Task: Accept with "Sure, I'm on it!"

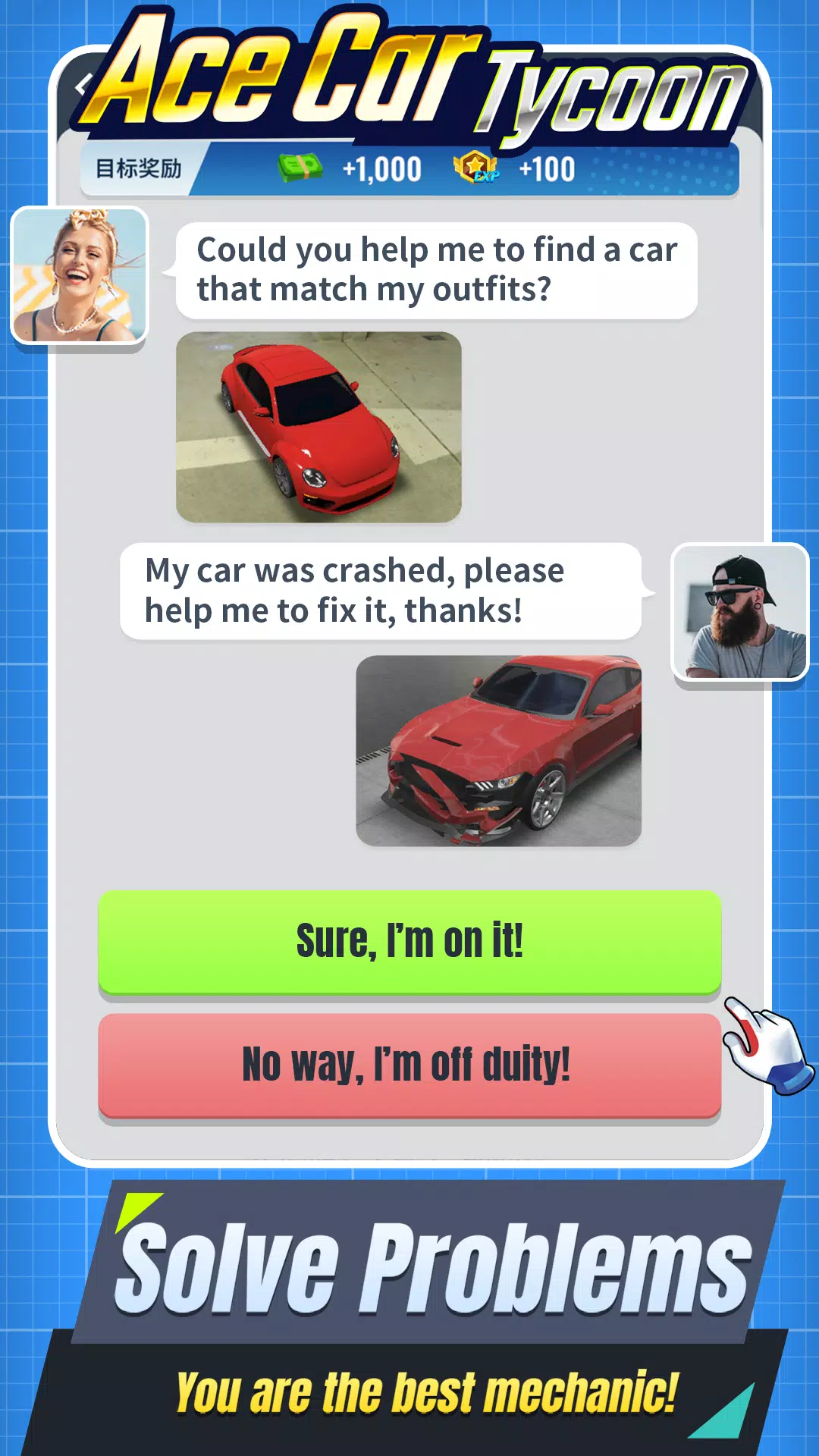Action: tap(409, 941)
